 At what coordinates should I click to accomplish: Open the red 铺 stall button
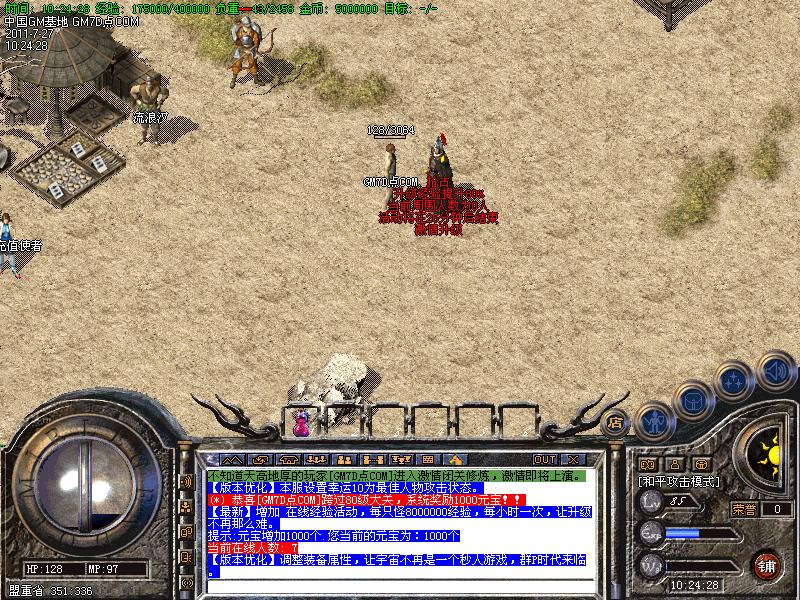pos(767,565)
